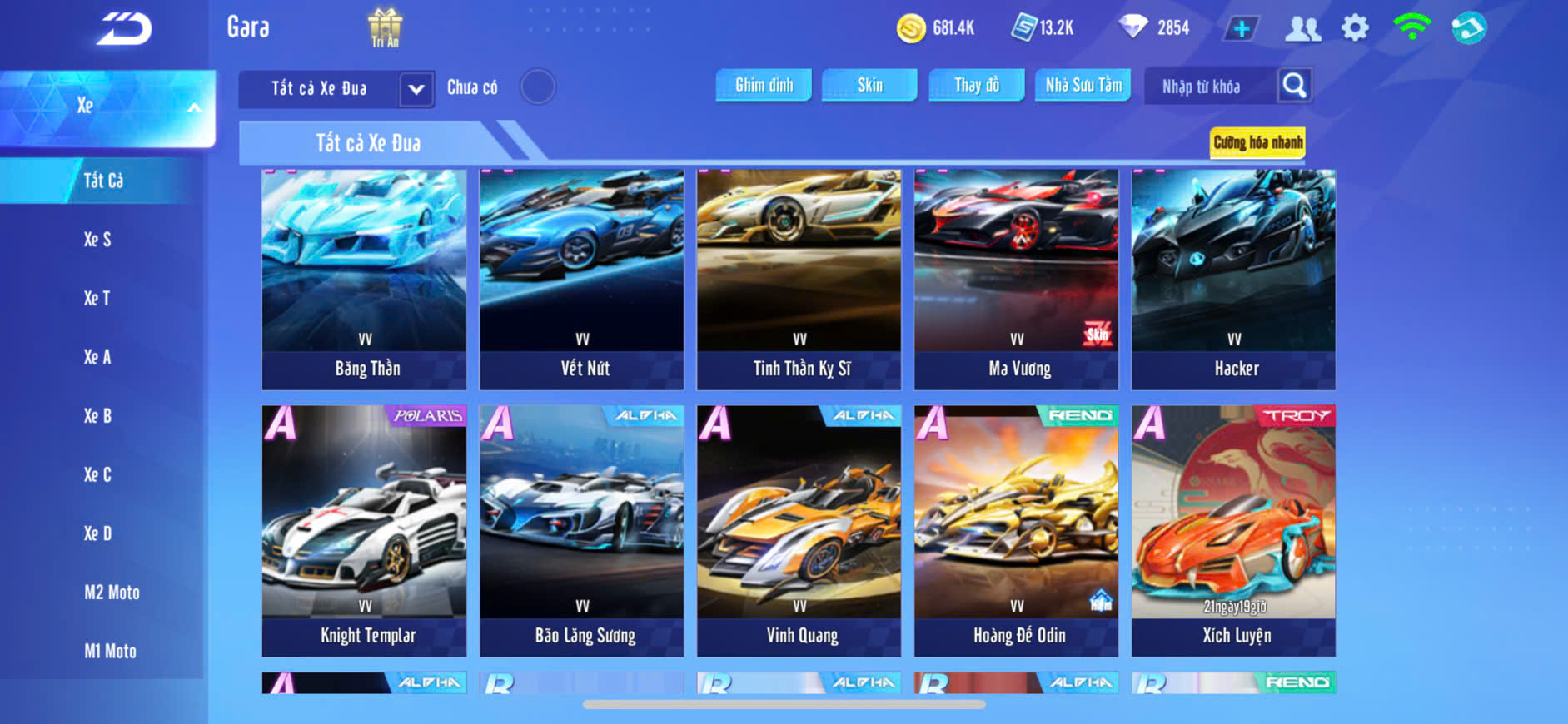
Task: Add diamonds with the plus button
Action: tap(1241, 29)
